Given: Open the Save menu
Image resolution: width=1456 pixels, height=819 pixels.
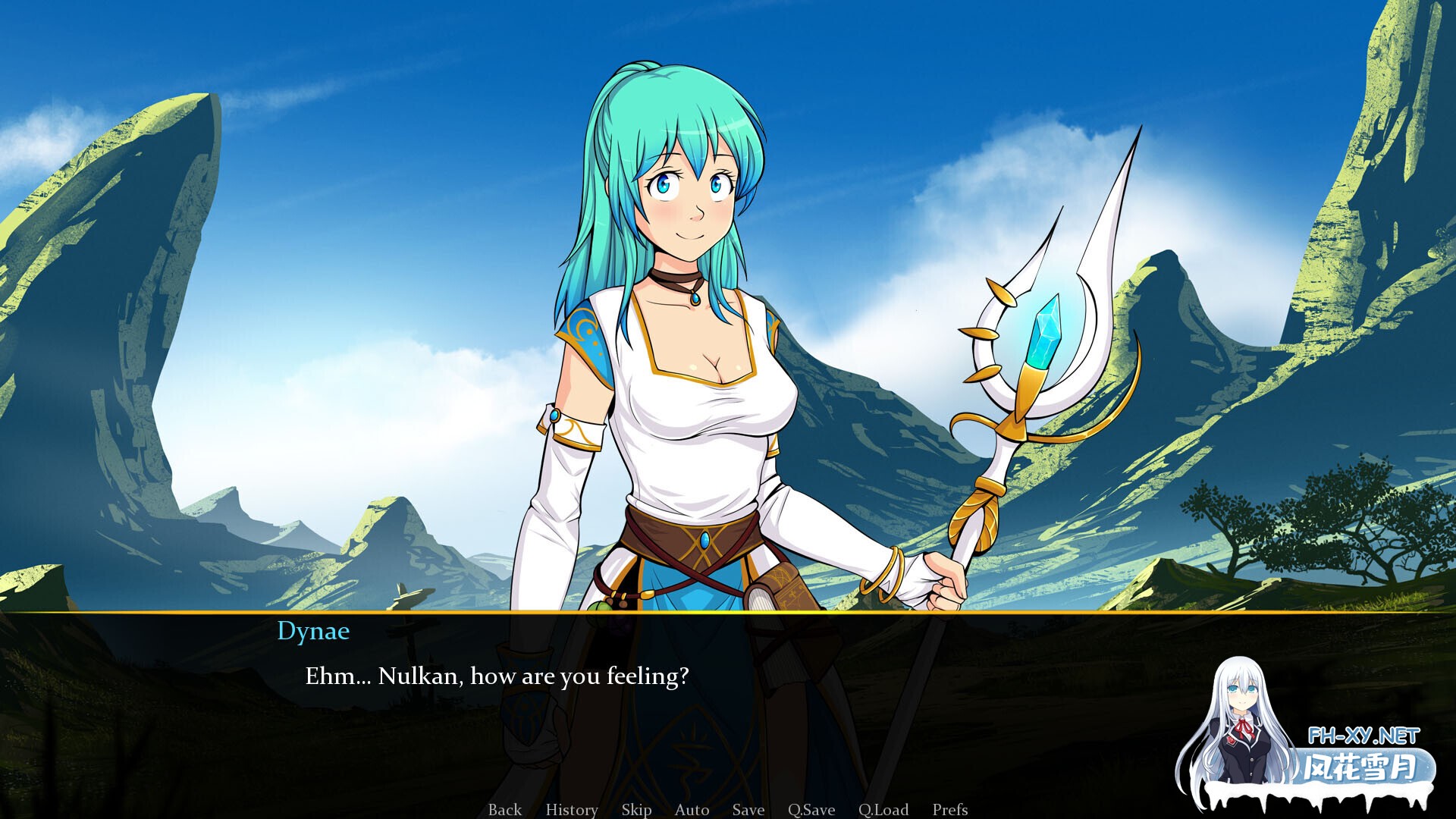Looking at the screenshot, I should [748, 809].
